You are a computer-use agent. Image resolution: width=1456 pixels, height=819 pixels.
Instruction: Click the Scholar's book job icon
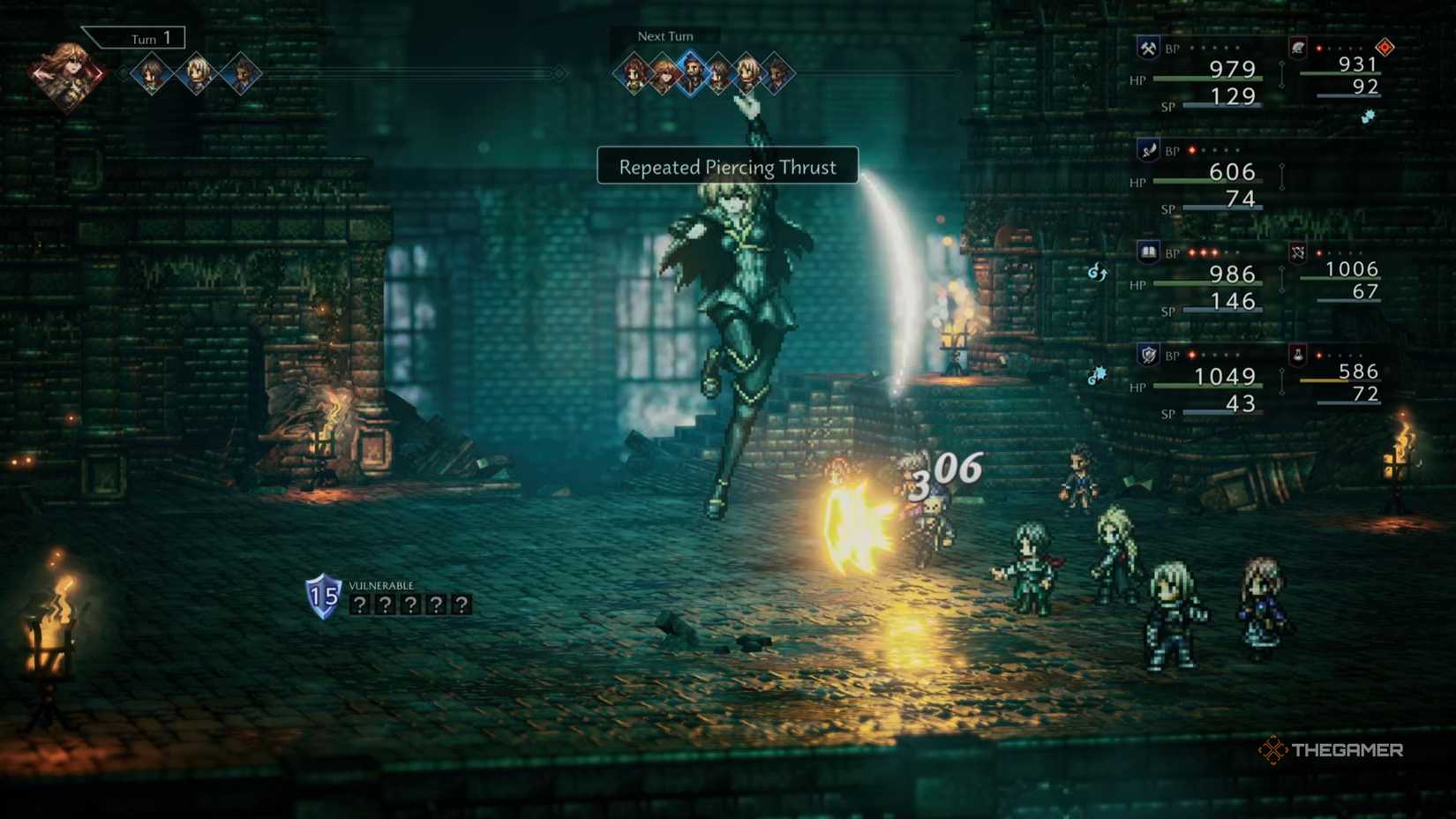pos(1149,251)
